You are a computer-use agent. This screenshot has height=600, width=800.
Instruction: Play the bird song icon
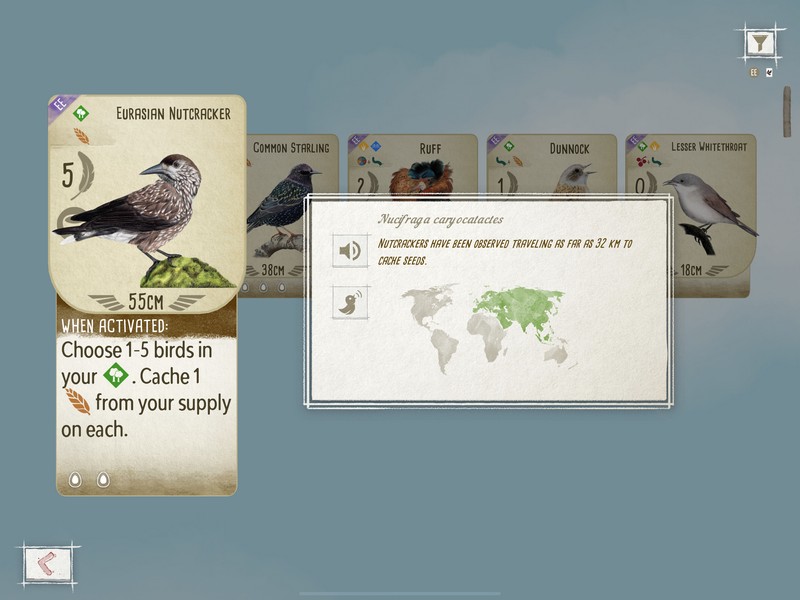pyautogui.click(x=350, y=302)
